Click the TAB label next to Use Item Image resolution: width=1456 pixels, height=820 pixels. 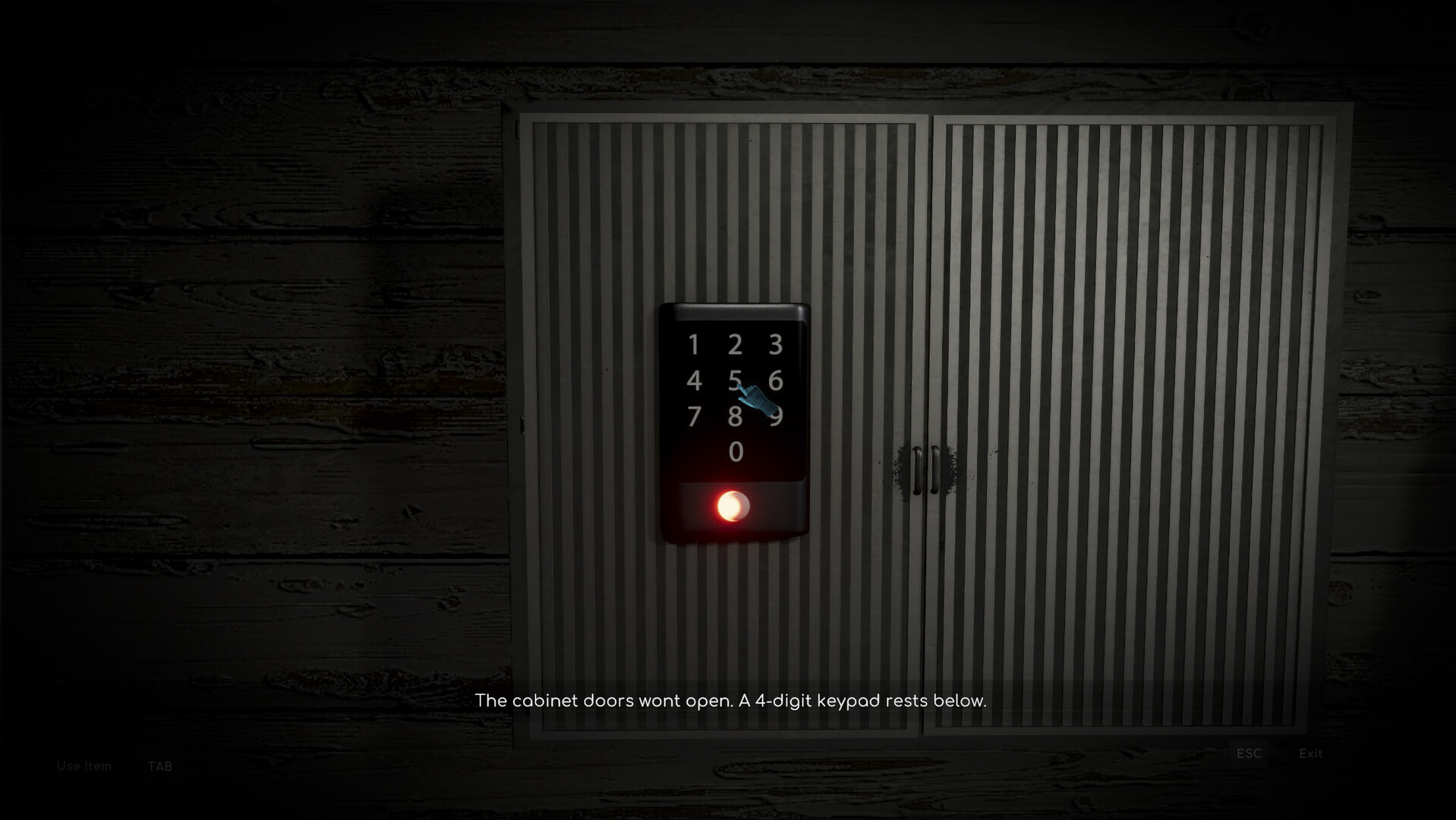tap(162, 767)
